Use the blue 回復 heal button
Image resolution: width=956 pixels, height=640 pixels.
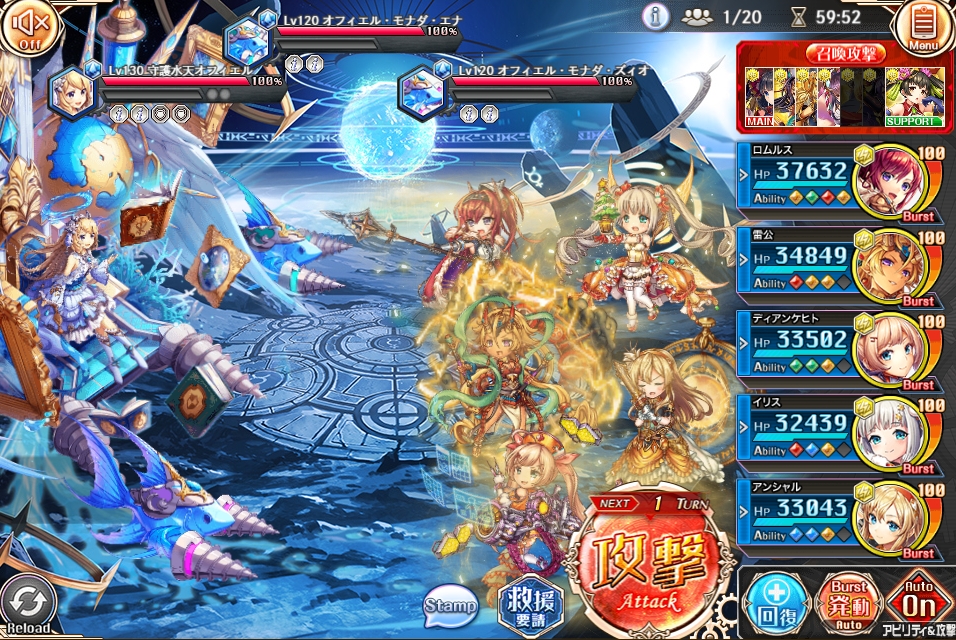(x=774, y=603)
